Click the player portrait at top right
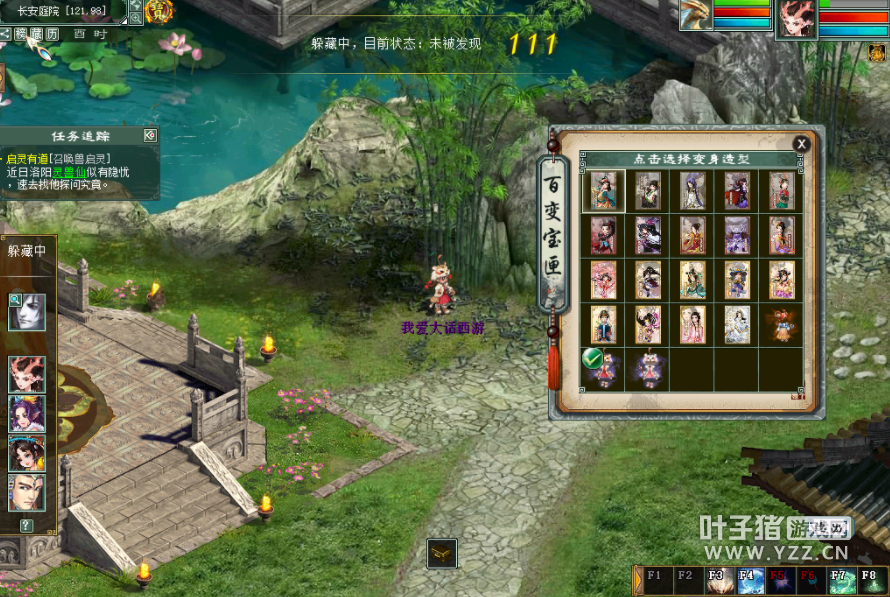Screen dimensions: 890x597 tap(796, 18)
